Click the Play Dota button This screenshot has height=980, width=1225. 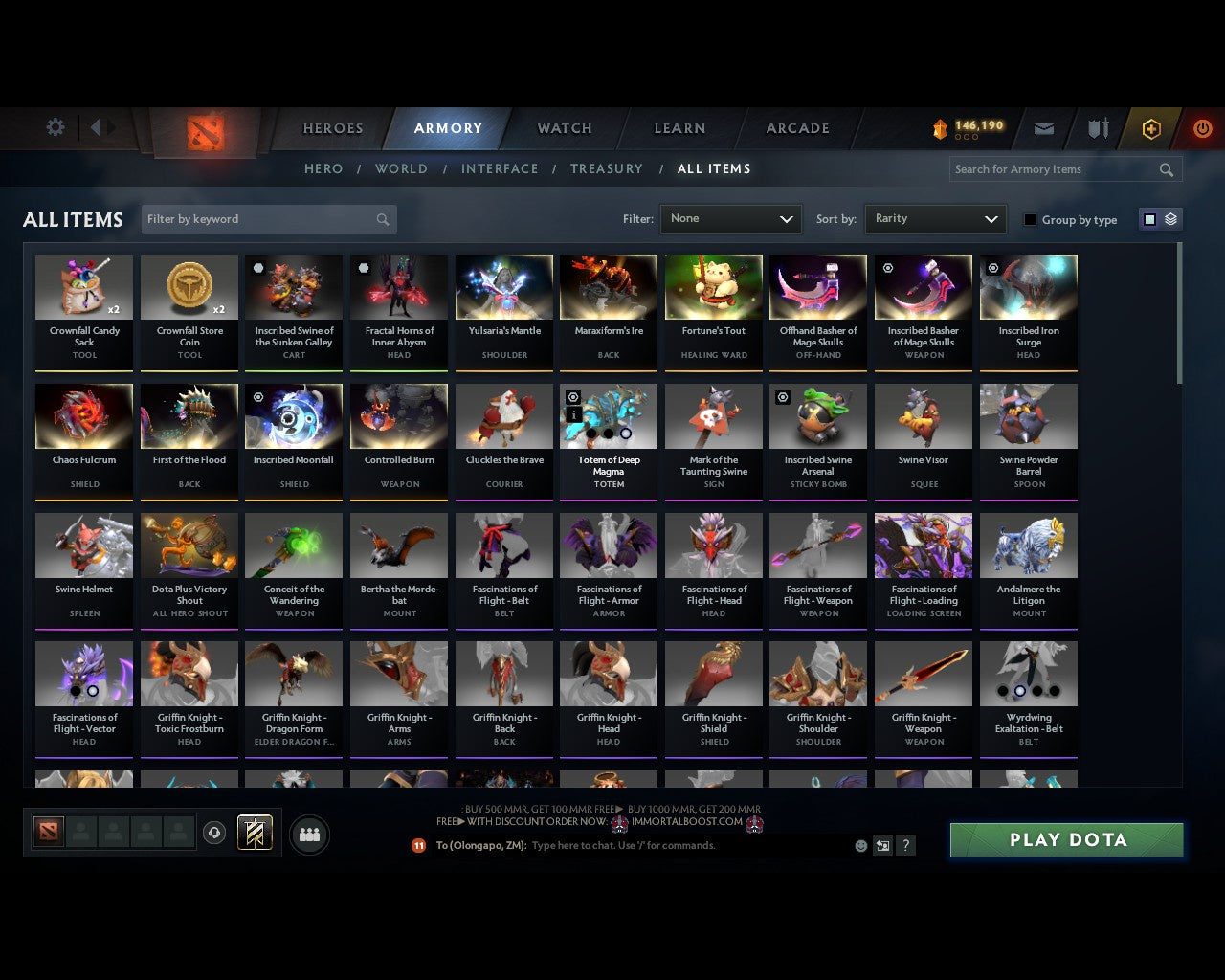point(1065,839)
